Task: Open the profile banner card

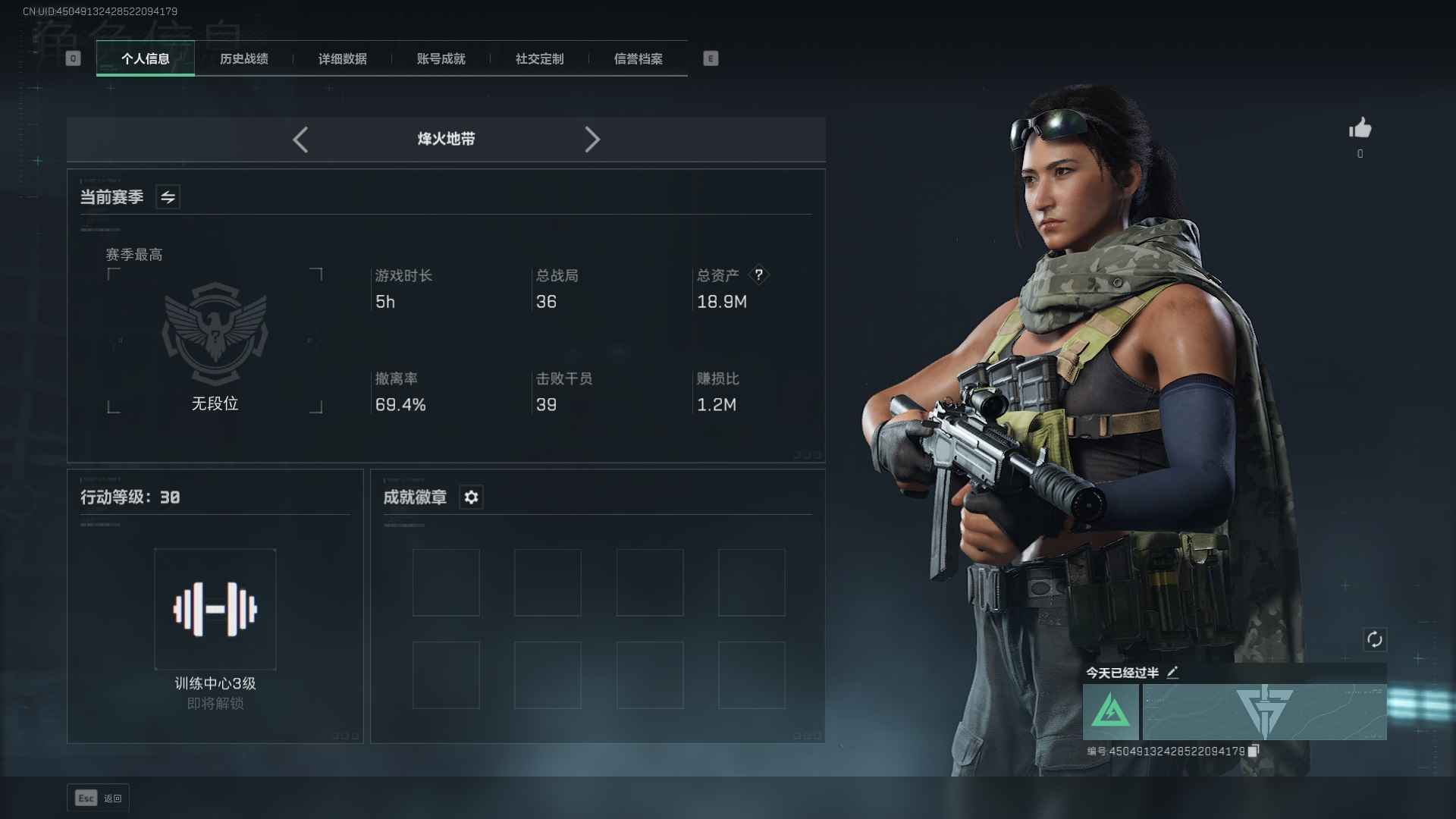Action: click(x=1264, y=712)
